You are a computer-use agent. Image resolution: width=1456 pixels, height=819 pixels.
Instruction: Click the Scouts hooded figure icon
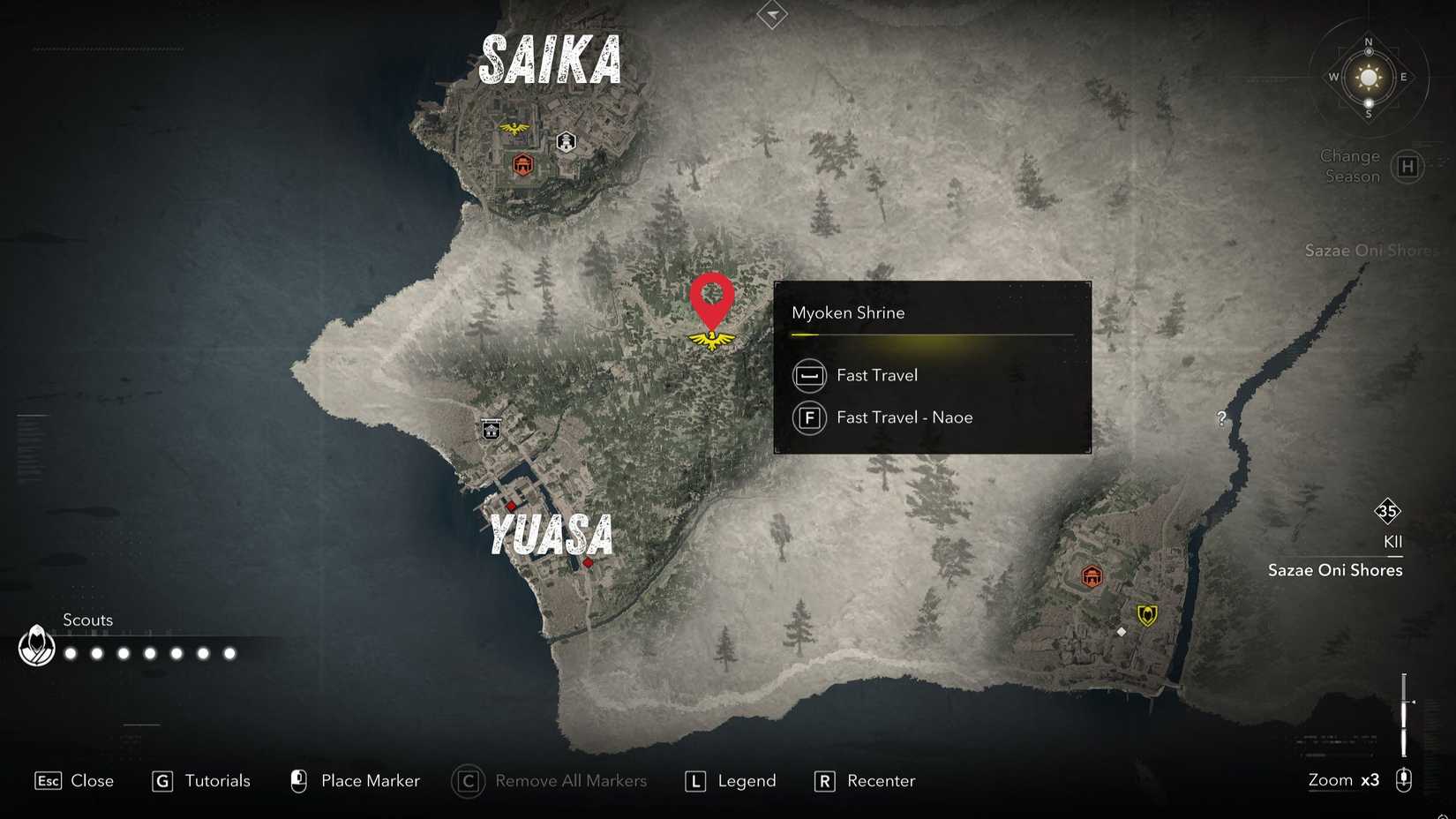click(35, 647)
